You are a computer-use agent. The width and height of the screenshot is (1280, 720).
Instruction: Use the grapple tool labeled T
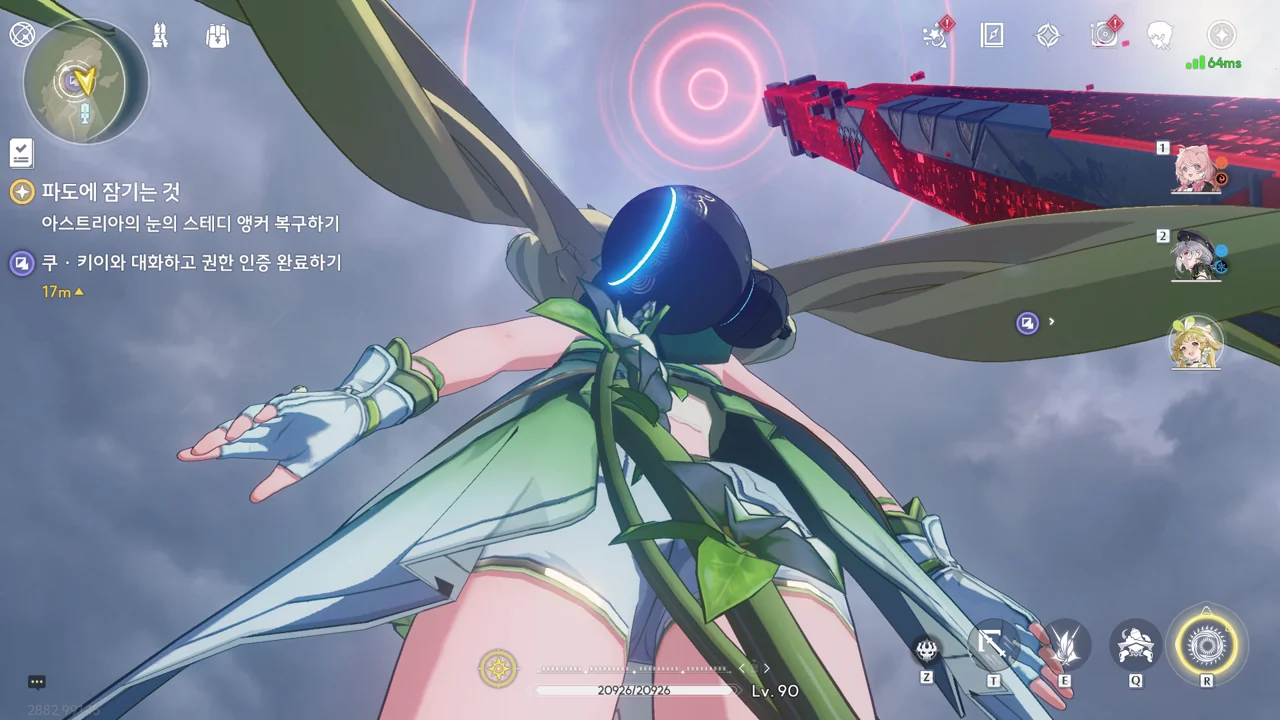click(993, 645)
